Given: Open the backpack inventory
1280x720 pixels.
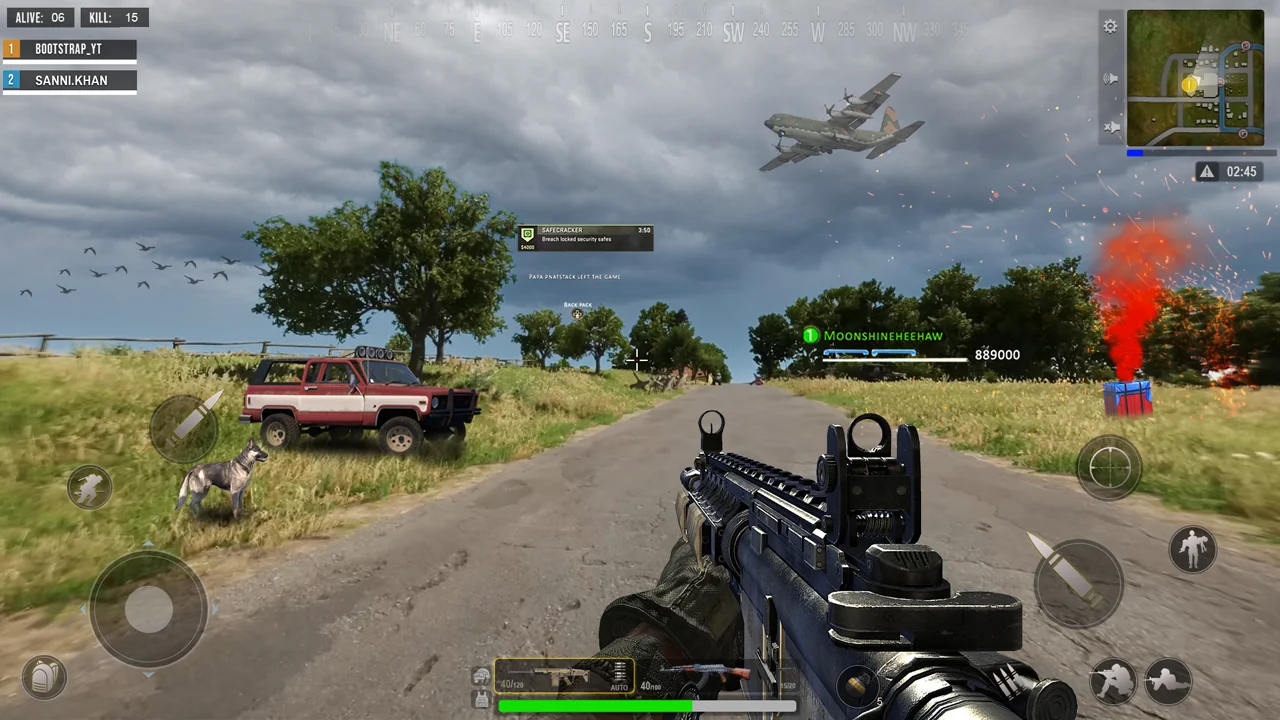Looking at the screenshot, I should point(43,678).
